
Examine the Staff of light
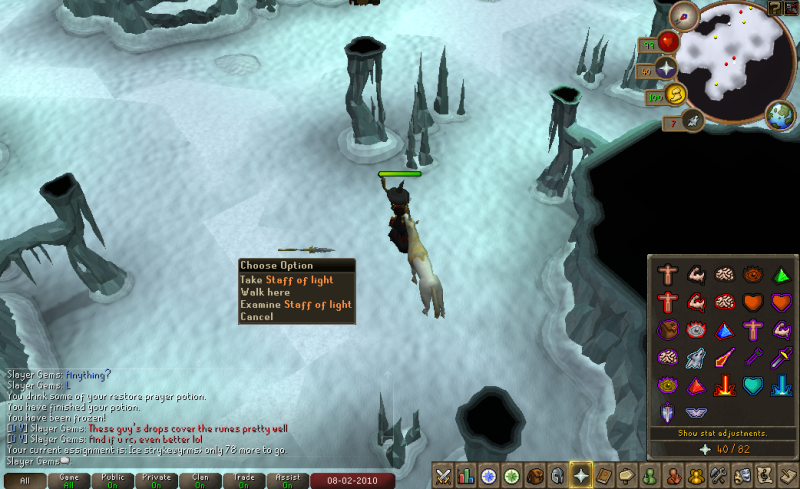[x=296, y=305]
